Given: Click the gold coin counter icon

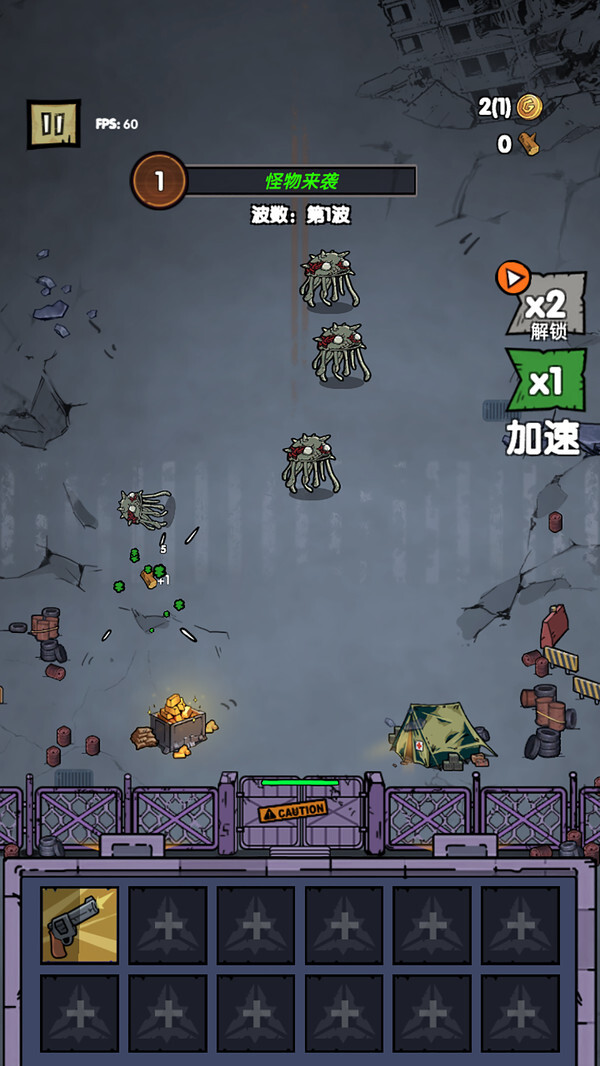Looking at the screenshot, I should click(528, 107).
